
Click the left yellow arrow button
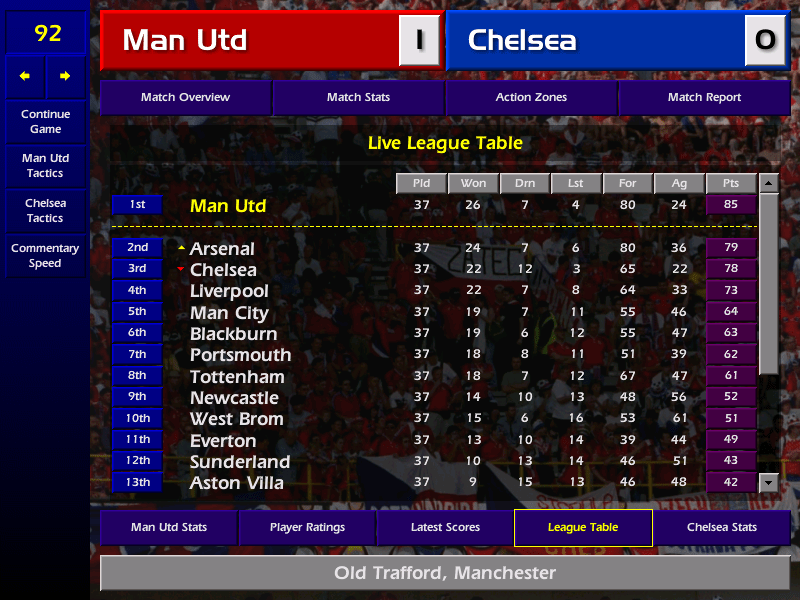[x=25, y=76]
